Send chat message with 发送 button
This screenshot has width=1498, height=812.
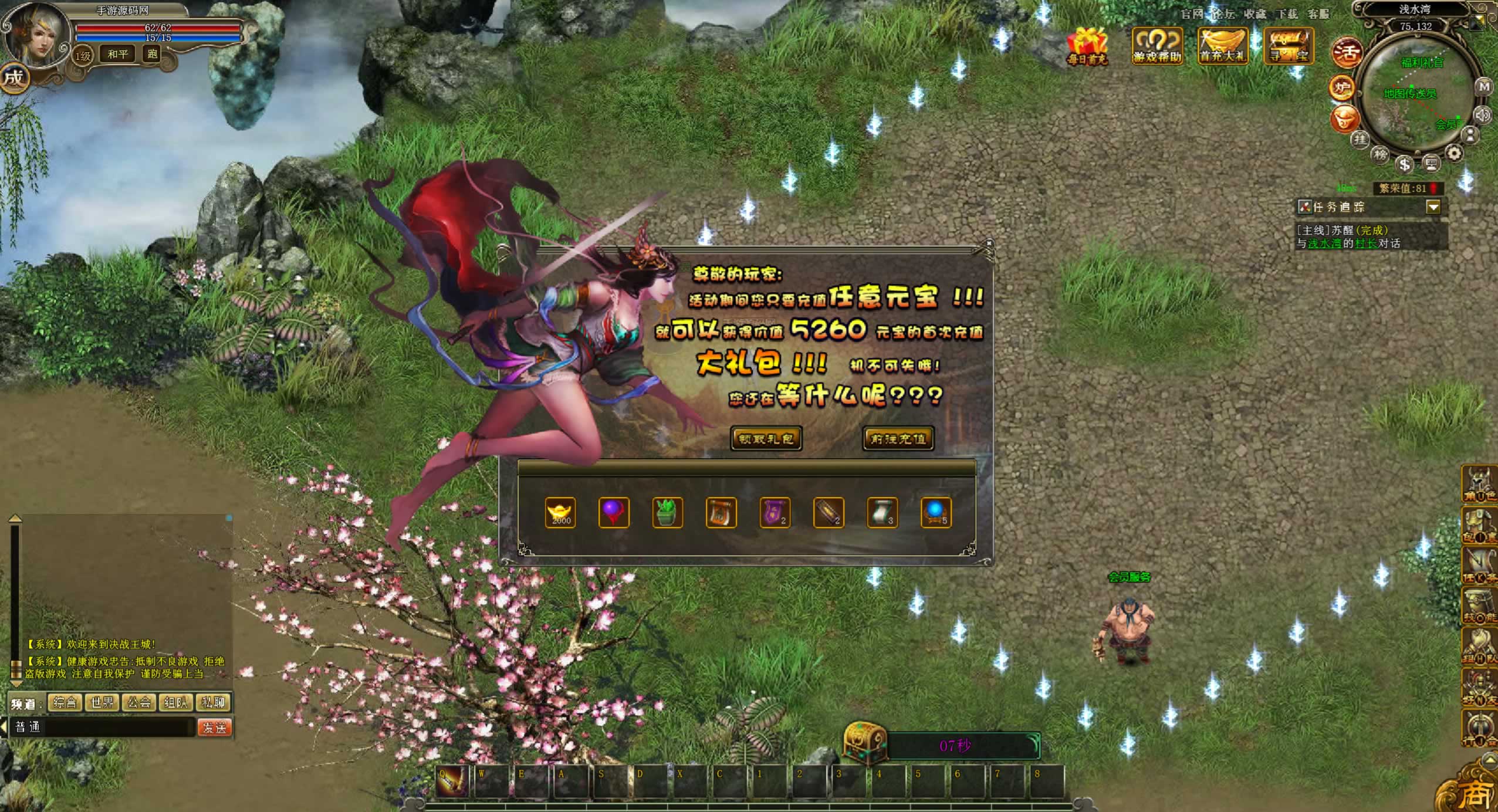pos(215,728)
